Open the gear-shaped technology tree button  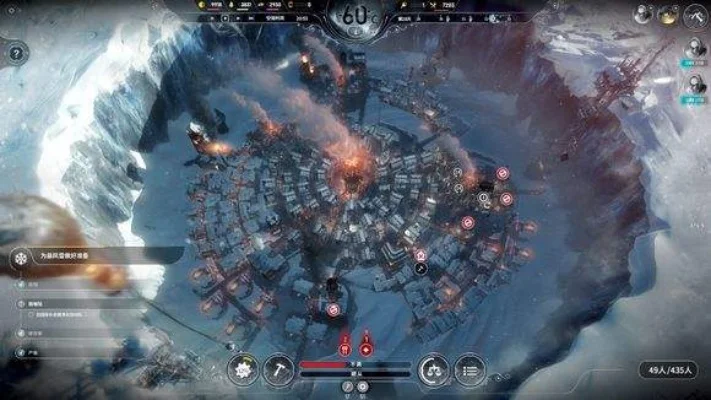coord(243,369)
